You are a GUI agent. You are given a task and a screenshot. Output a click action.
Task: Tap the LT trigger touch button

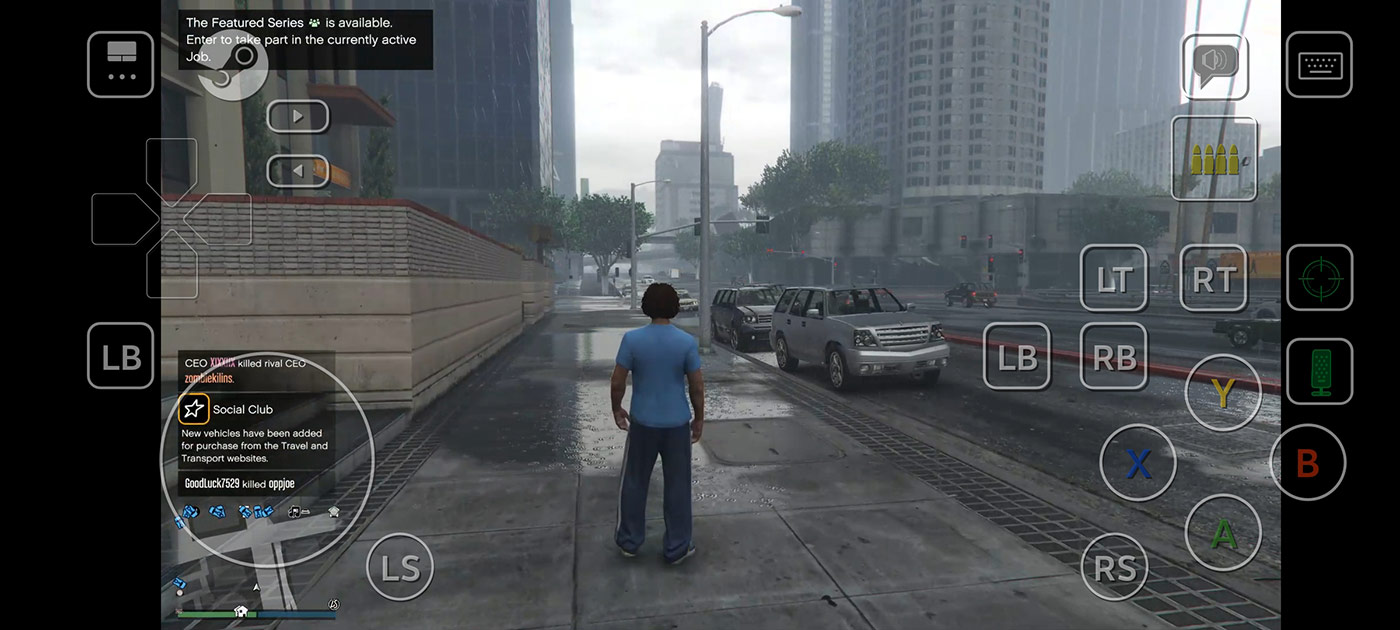click(x=1114, y=279)
